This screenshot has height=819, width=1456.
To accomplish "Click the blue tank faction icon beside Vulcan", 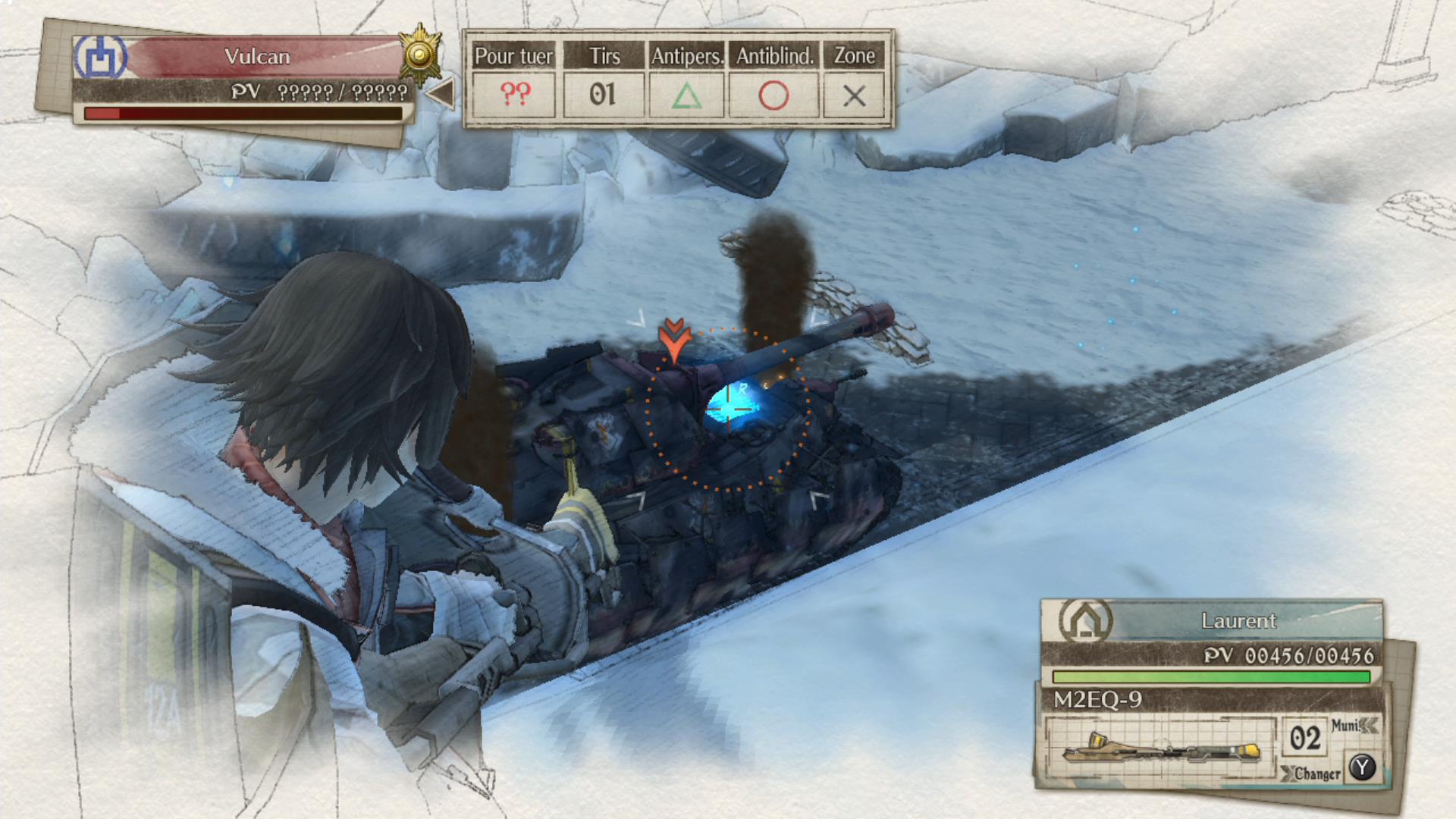I will 99,57.
